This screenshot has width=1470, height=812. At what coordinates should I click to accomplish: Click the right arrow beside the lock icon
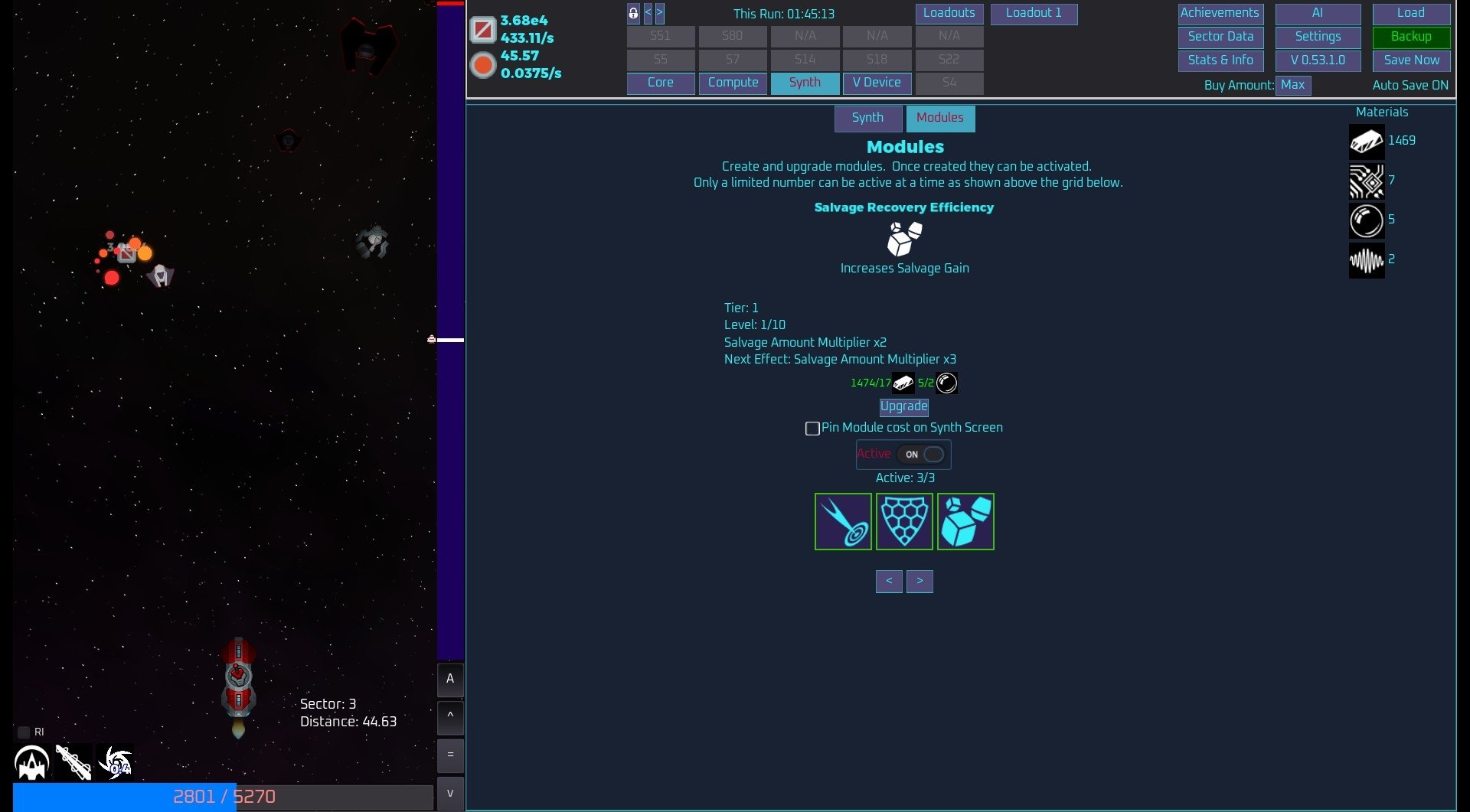[x=659, y=12]
